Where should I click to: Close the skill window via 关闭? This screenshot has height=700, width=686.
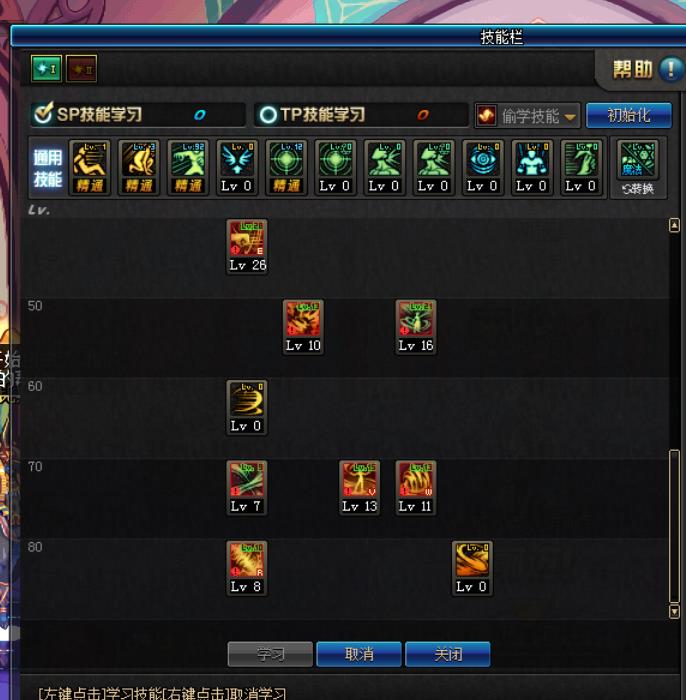coord(447,654)
